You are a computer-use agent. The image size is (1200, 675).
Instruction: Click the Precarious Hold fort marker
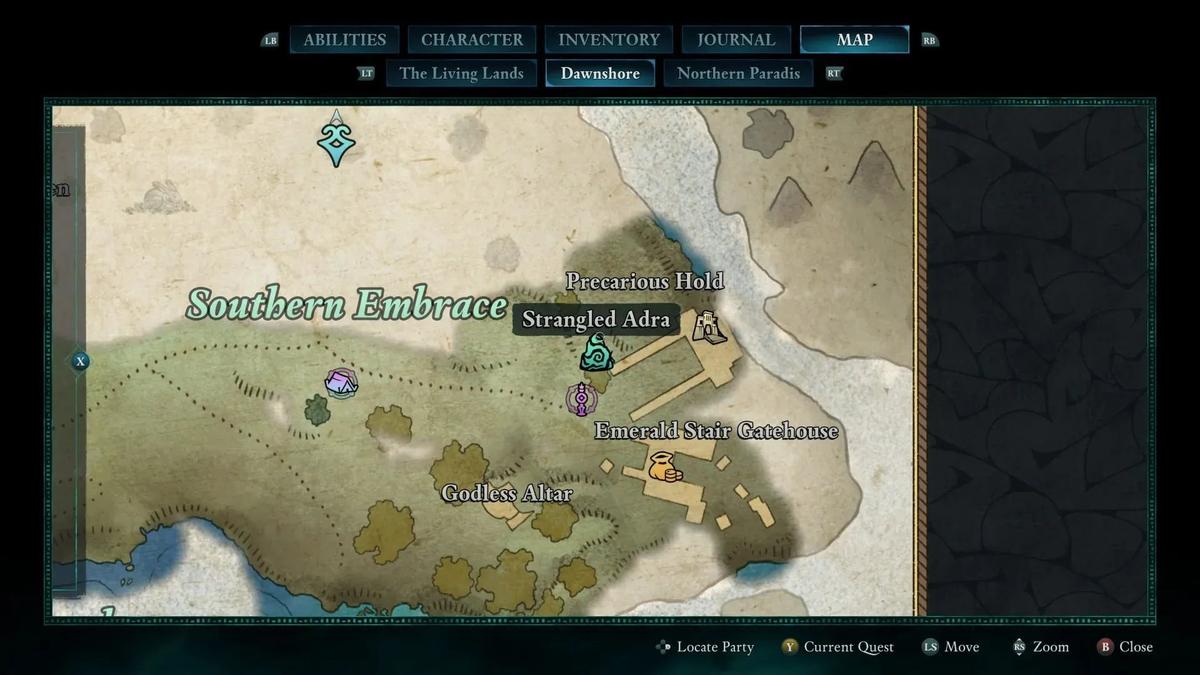pos(710,326)
